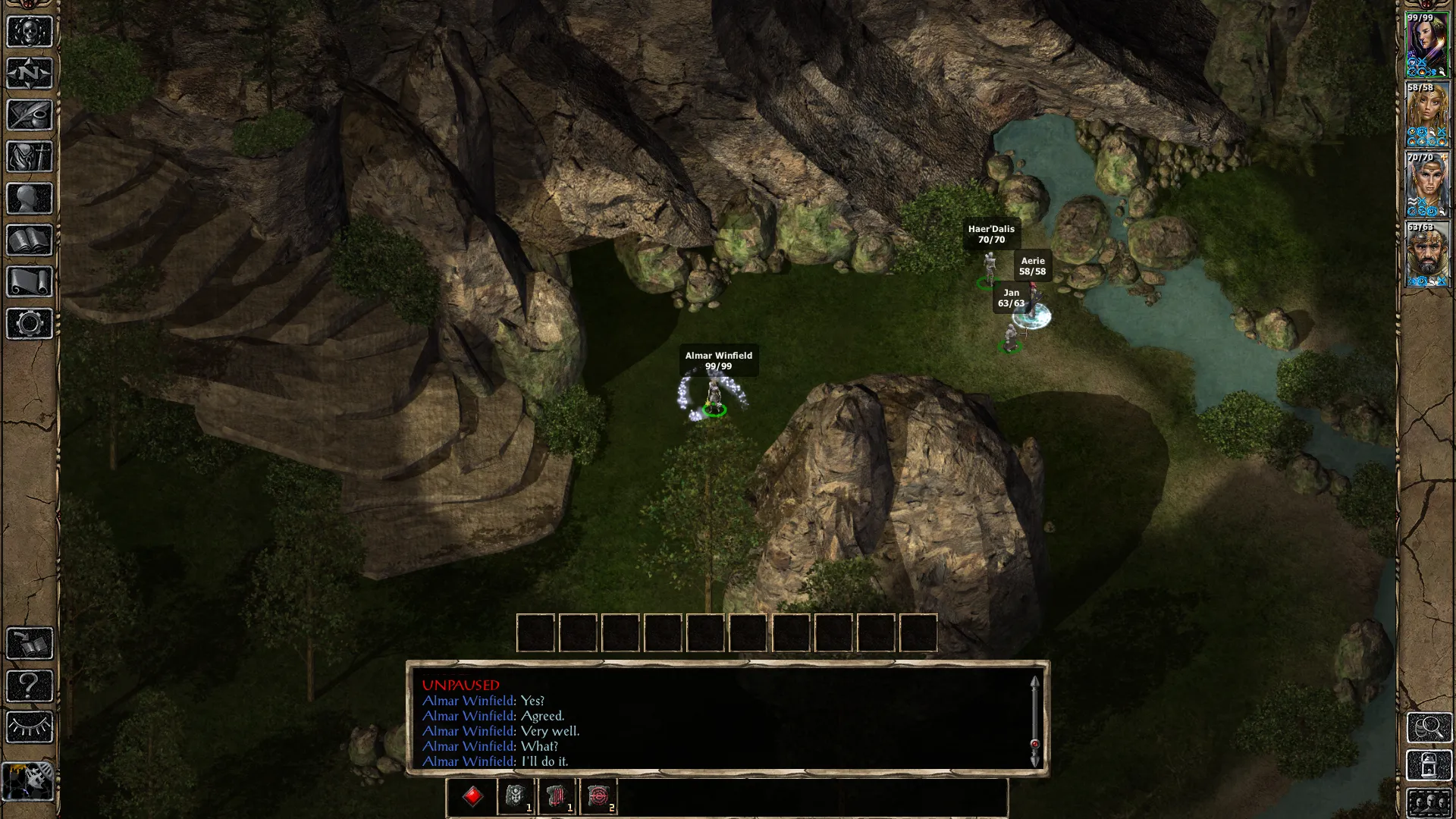
Task: Toggle party AI lantern button
Action: click(30, 780)
